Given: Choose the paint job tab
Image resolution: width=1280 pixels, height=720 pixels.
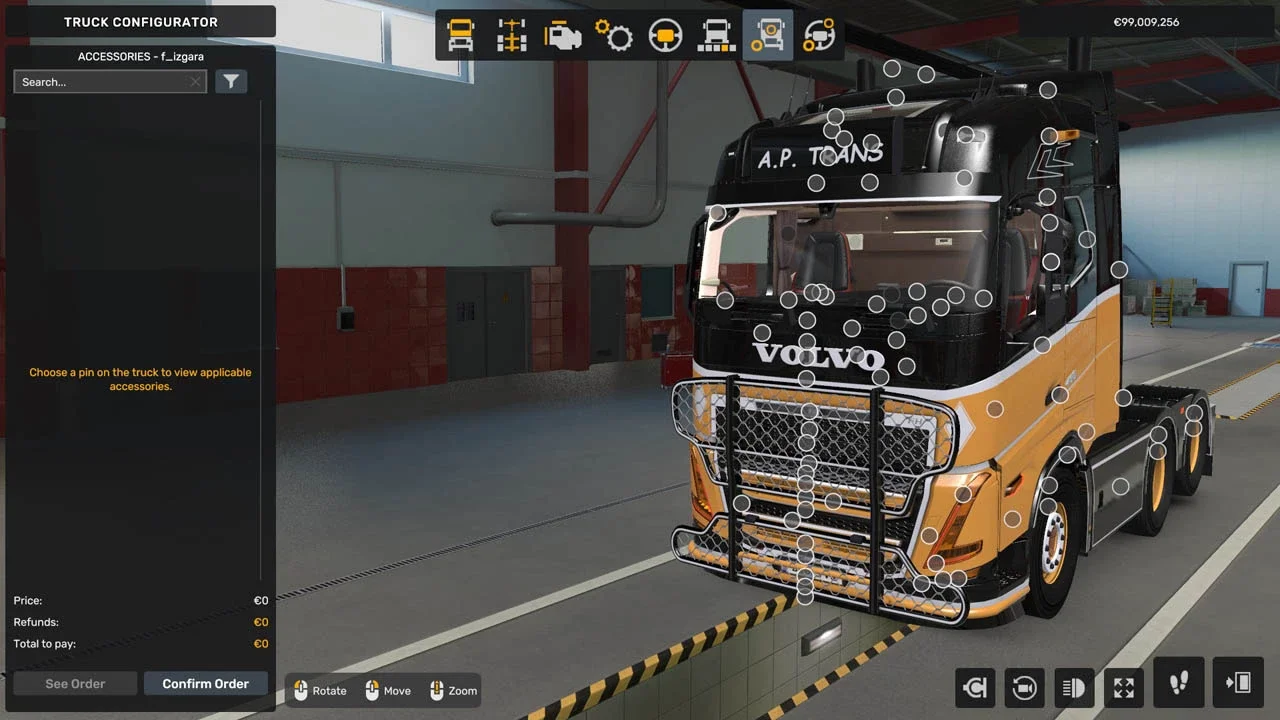Looking at the screenshot, I should tap(717, 36).
